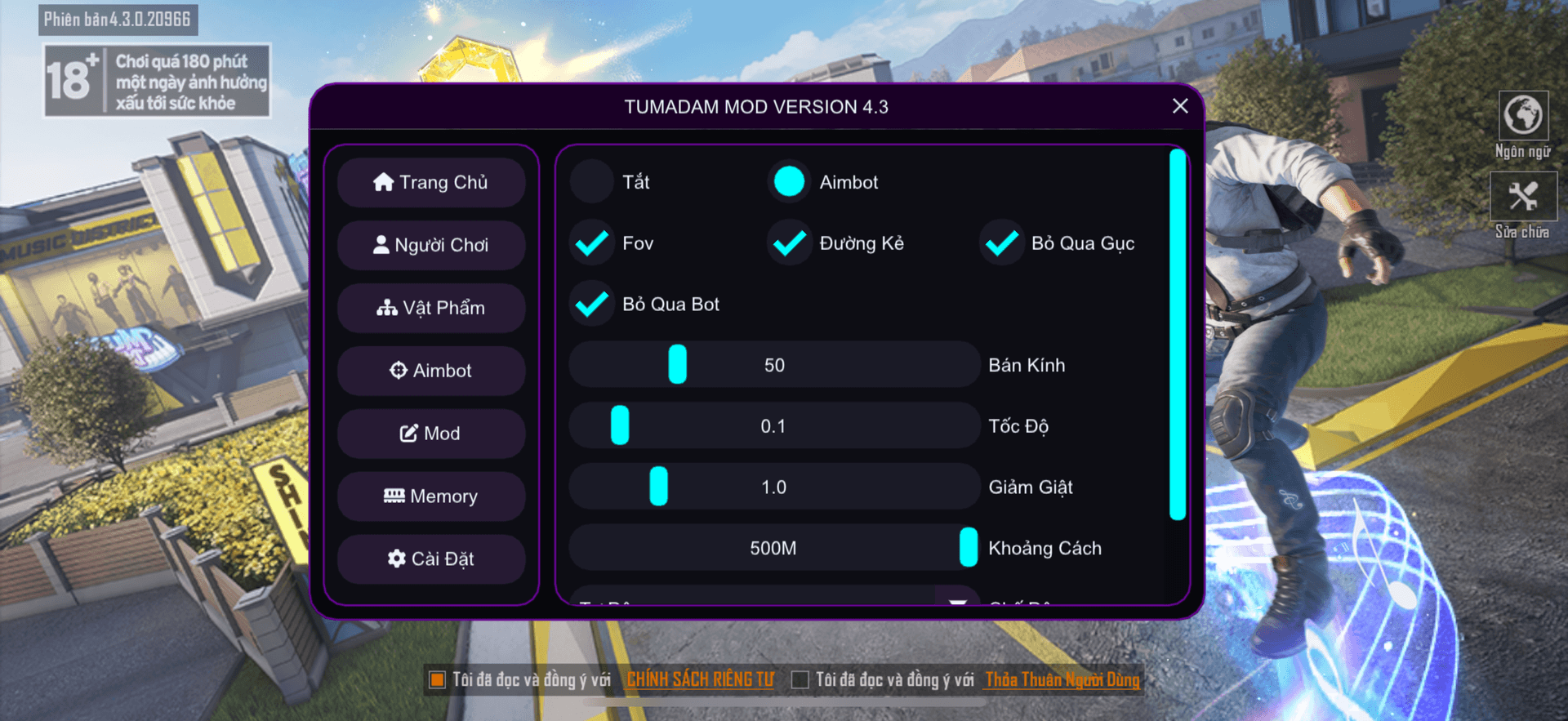Open the Aimbot sidebar tab
Viewport: 1568px width, 721px height.
pyautogui.click(x=431, y=371)
